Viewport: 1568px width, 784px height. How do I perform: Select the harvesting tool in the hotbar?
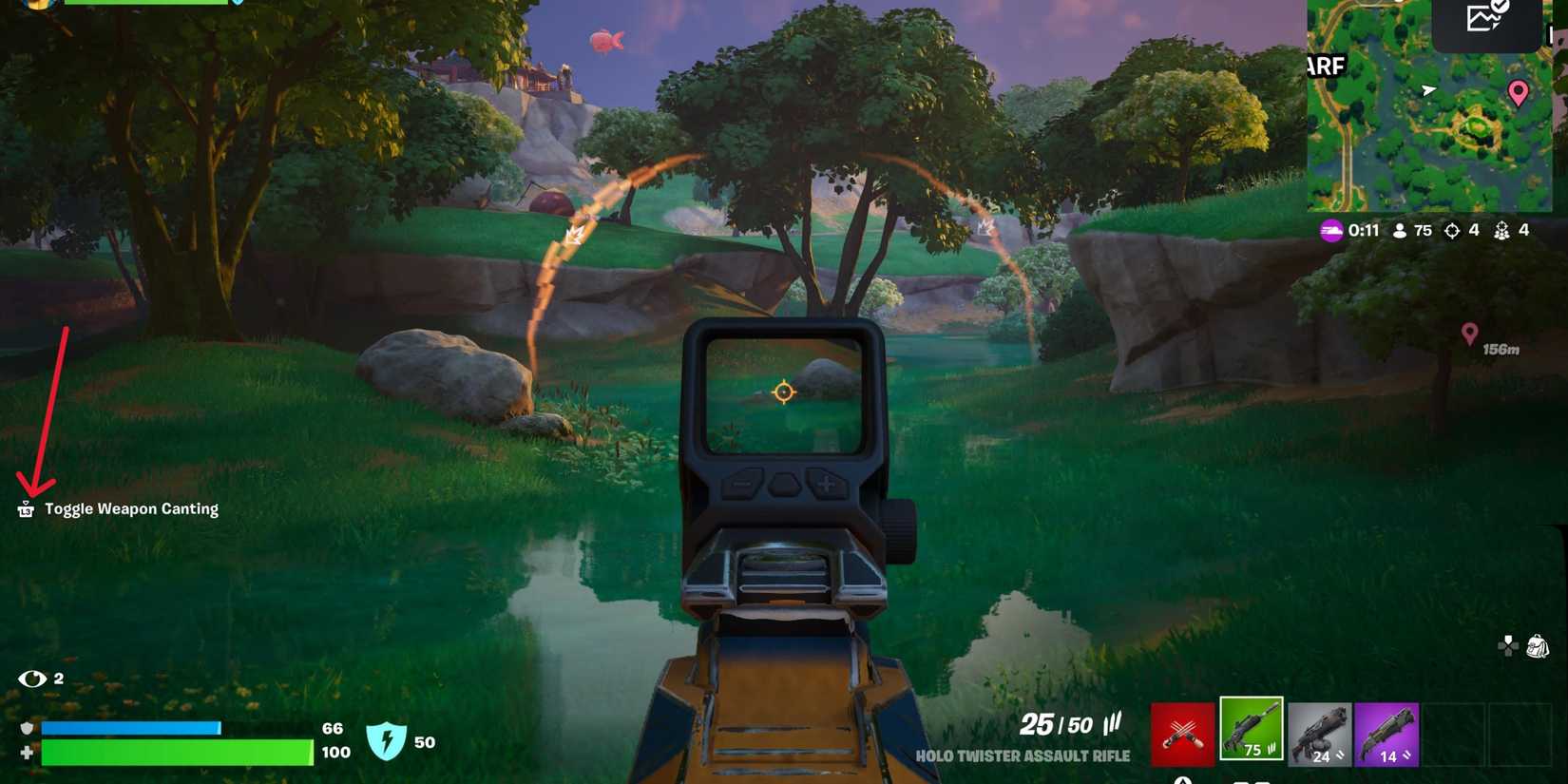click(1181, 730)
